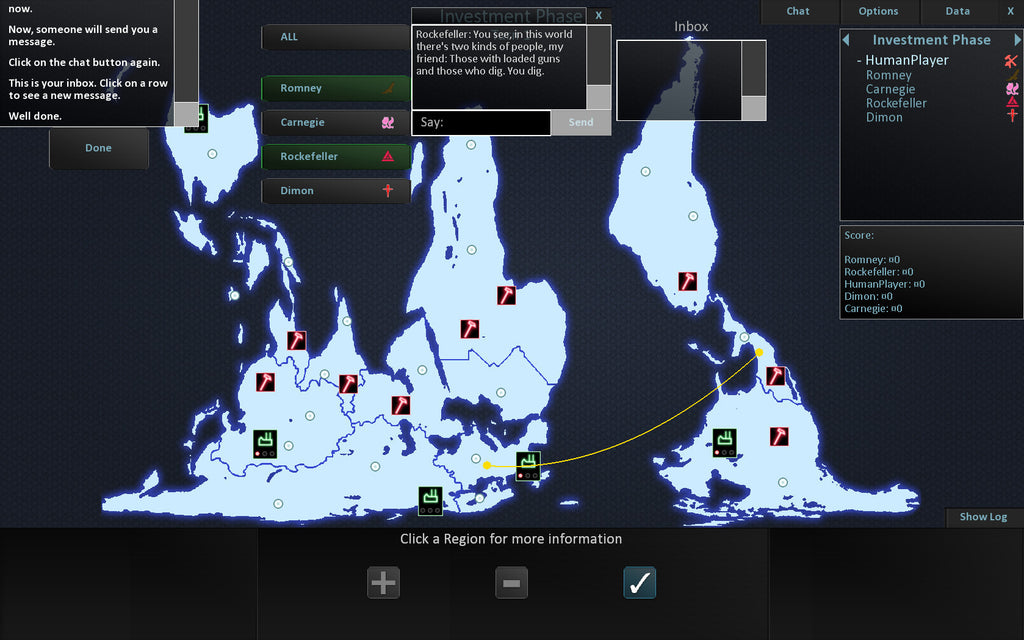Open the Data menu
Screen dimensions: 1024x640
pyautogui.click(x=957, y=11)
